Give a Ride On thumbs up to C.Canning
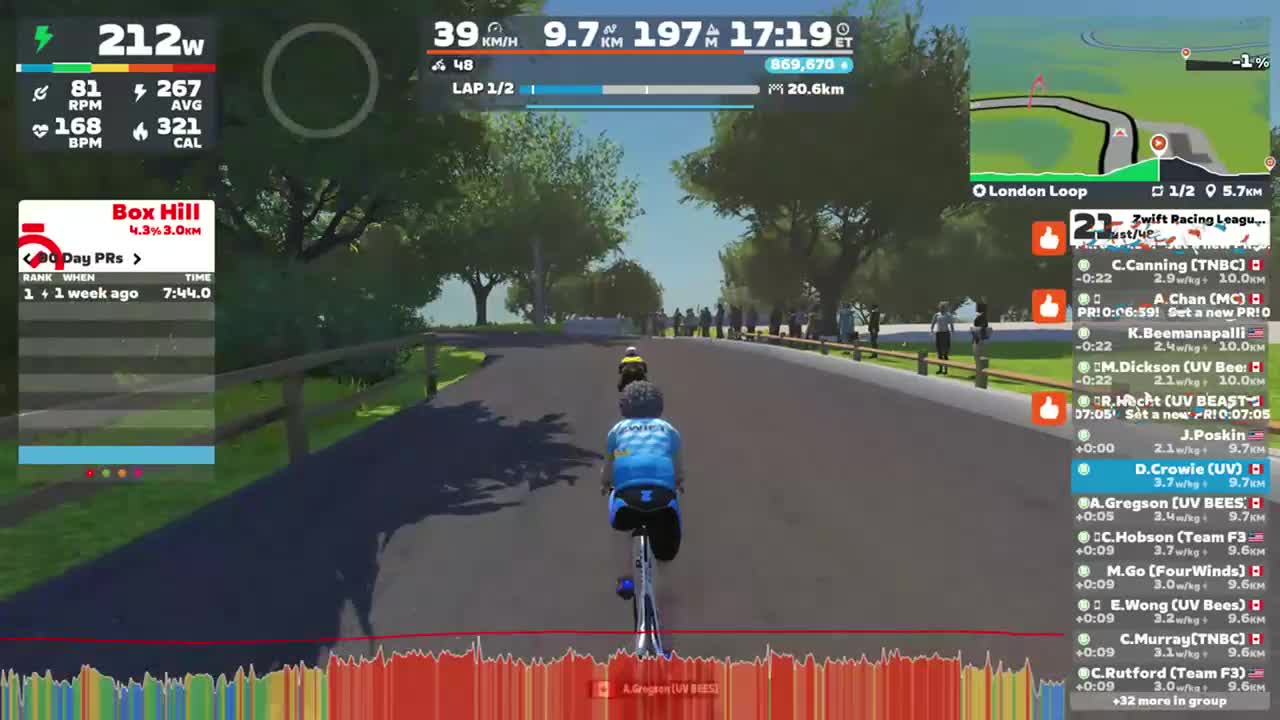1280x720 pixels. pos(1048,238)
